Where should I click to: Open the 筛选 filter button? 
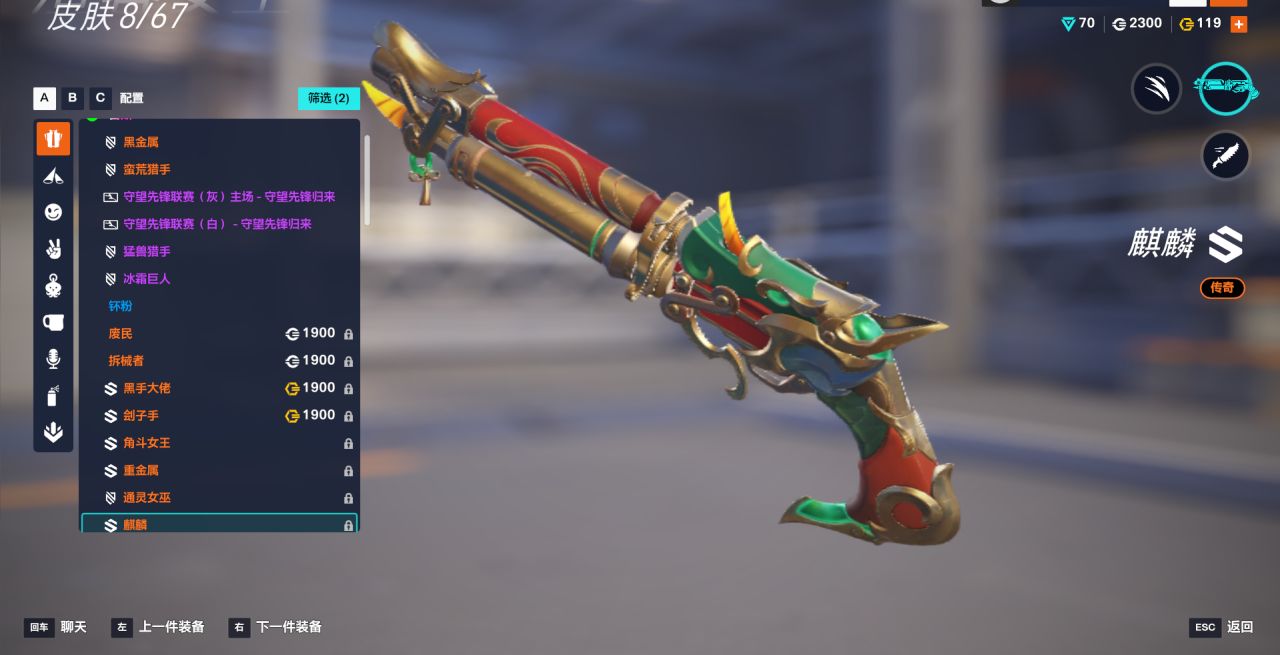pyautogui.click(x=328, y=98)
